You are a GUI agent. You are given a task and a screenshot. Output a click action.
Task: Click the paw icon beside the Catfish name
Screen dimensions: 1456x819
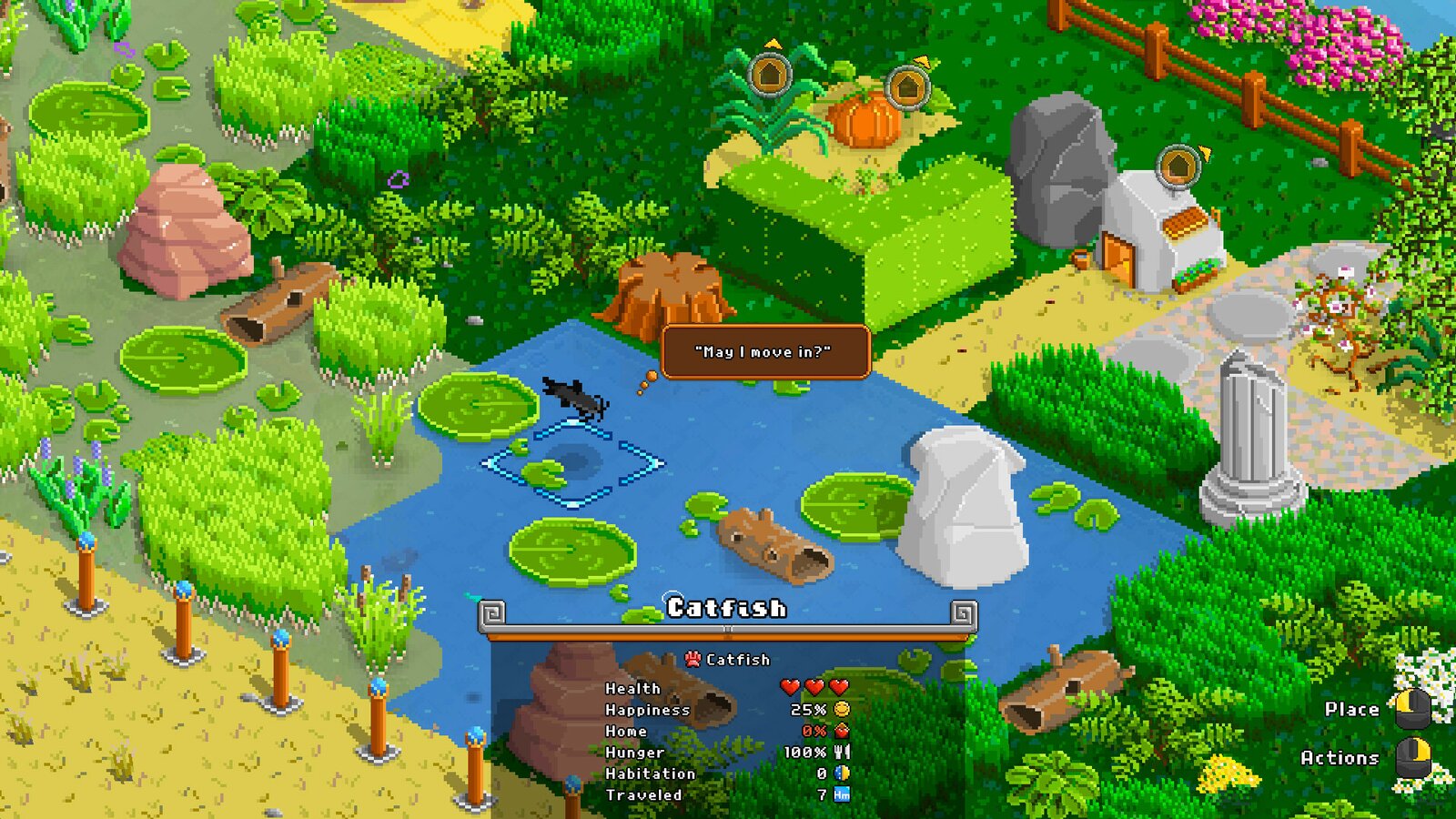693,659
